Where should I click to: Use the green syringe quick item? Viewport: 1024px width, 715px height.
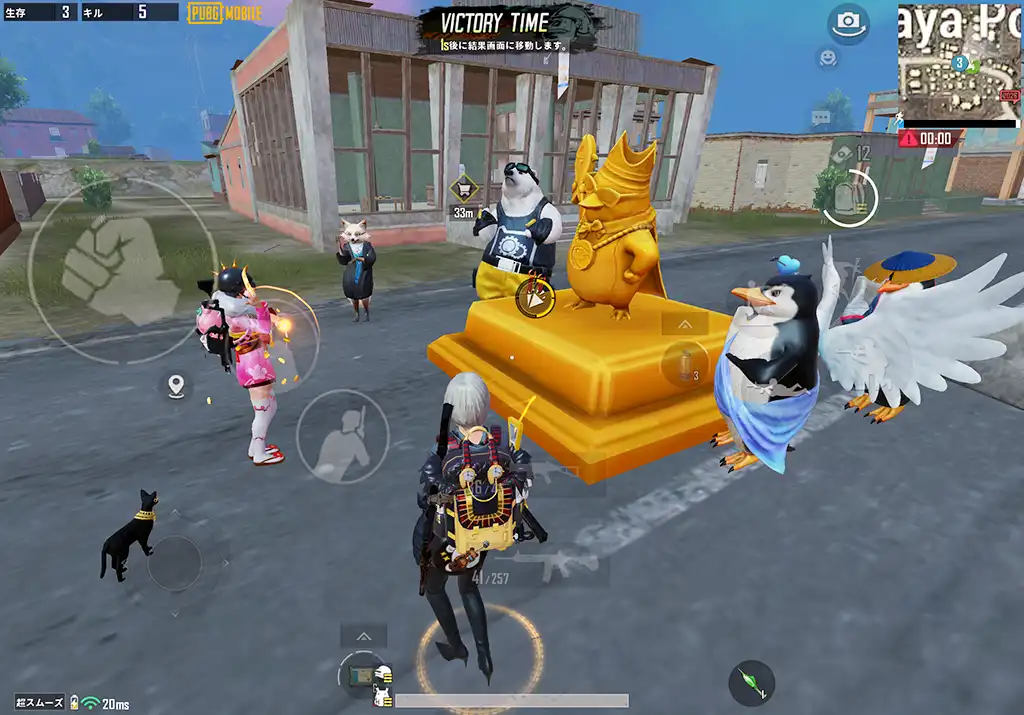(x=751, y=684)
